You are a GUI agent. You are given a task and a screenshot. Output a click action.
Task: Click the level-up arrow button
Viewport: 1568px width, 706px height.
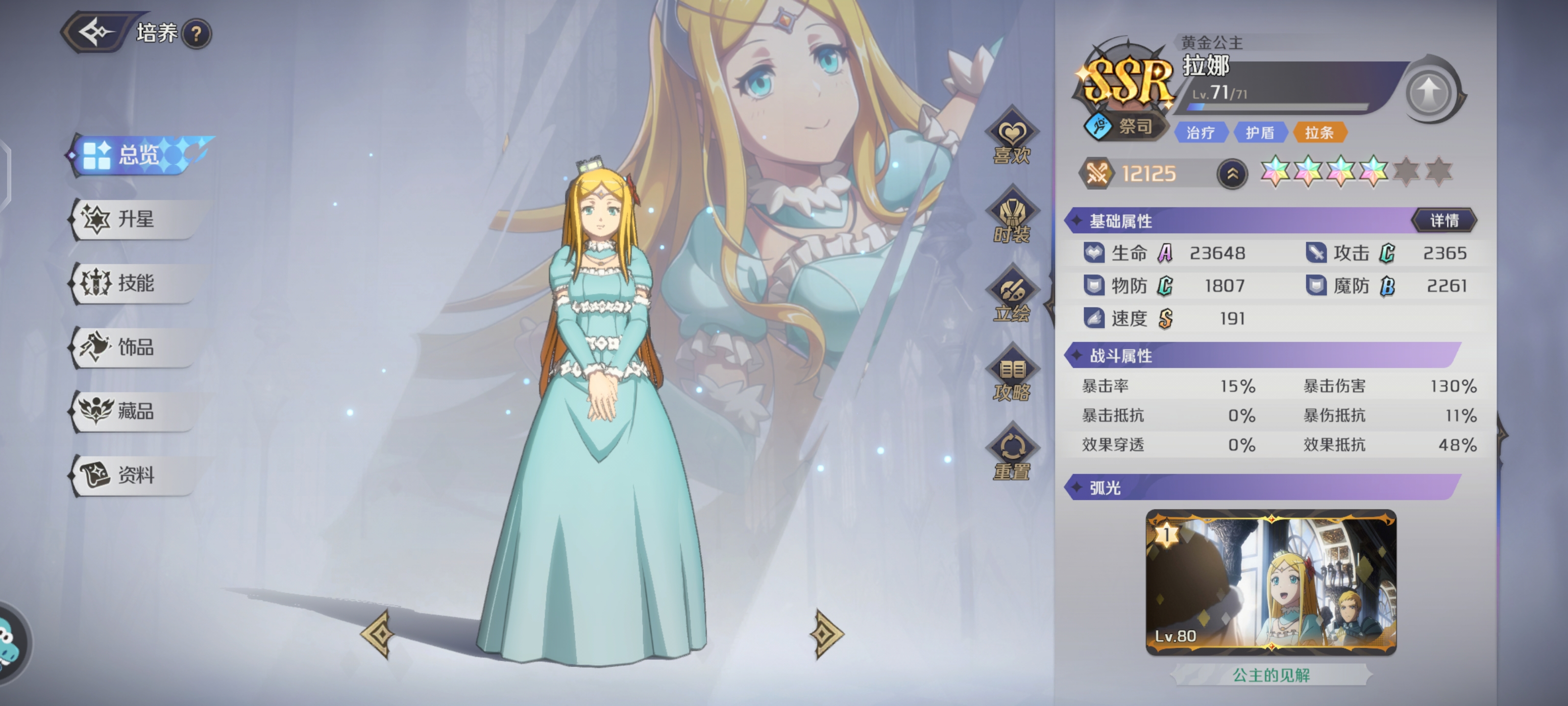click(x=1430, y=92)
